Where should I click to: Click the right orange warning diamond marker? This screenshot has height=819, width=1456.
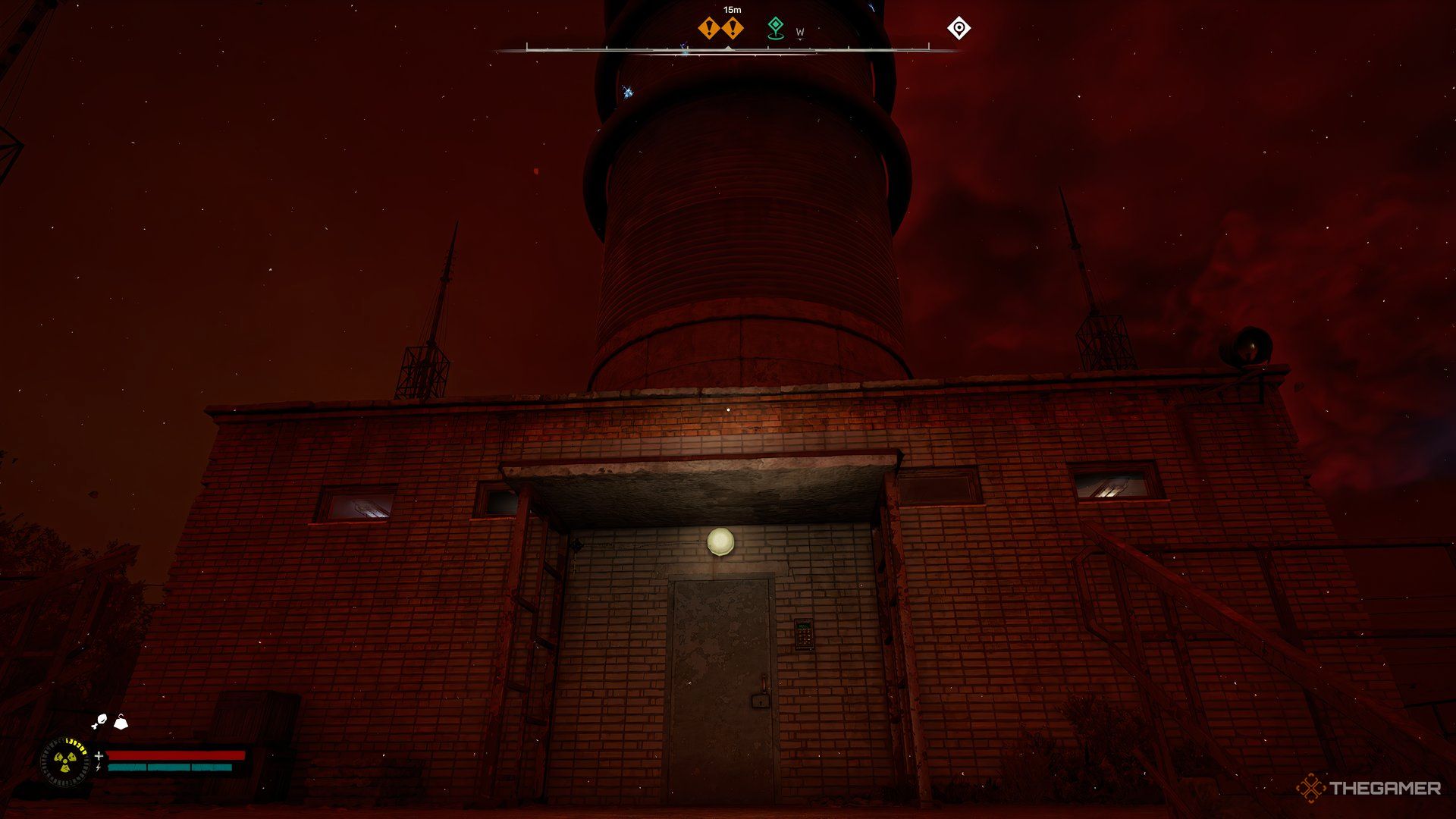point(733,28)
